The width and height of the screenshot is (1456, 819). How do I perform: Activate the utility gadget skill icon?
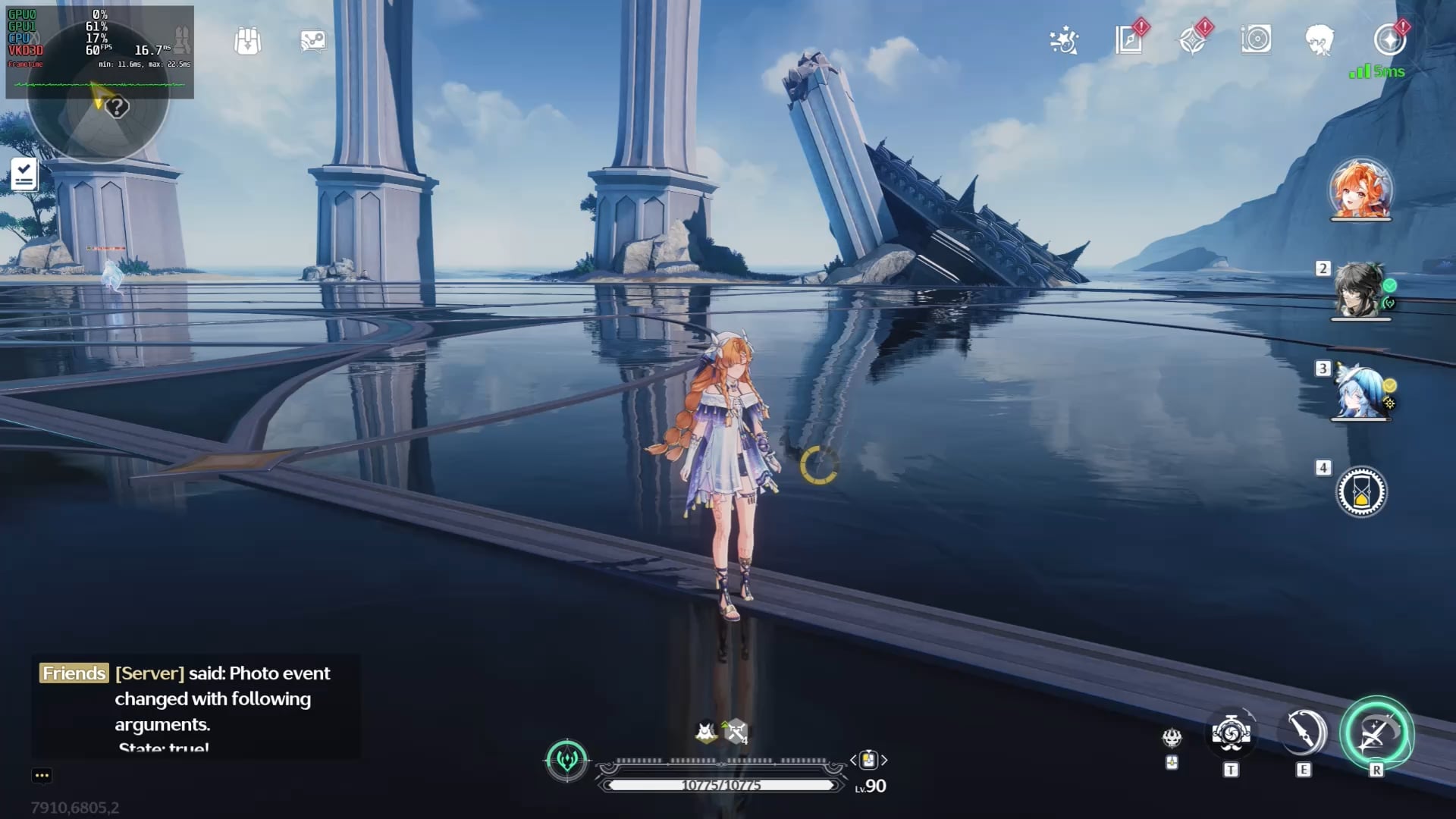click(x=1231, y=733)
